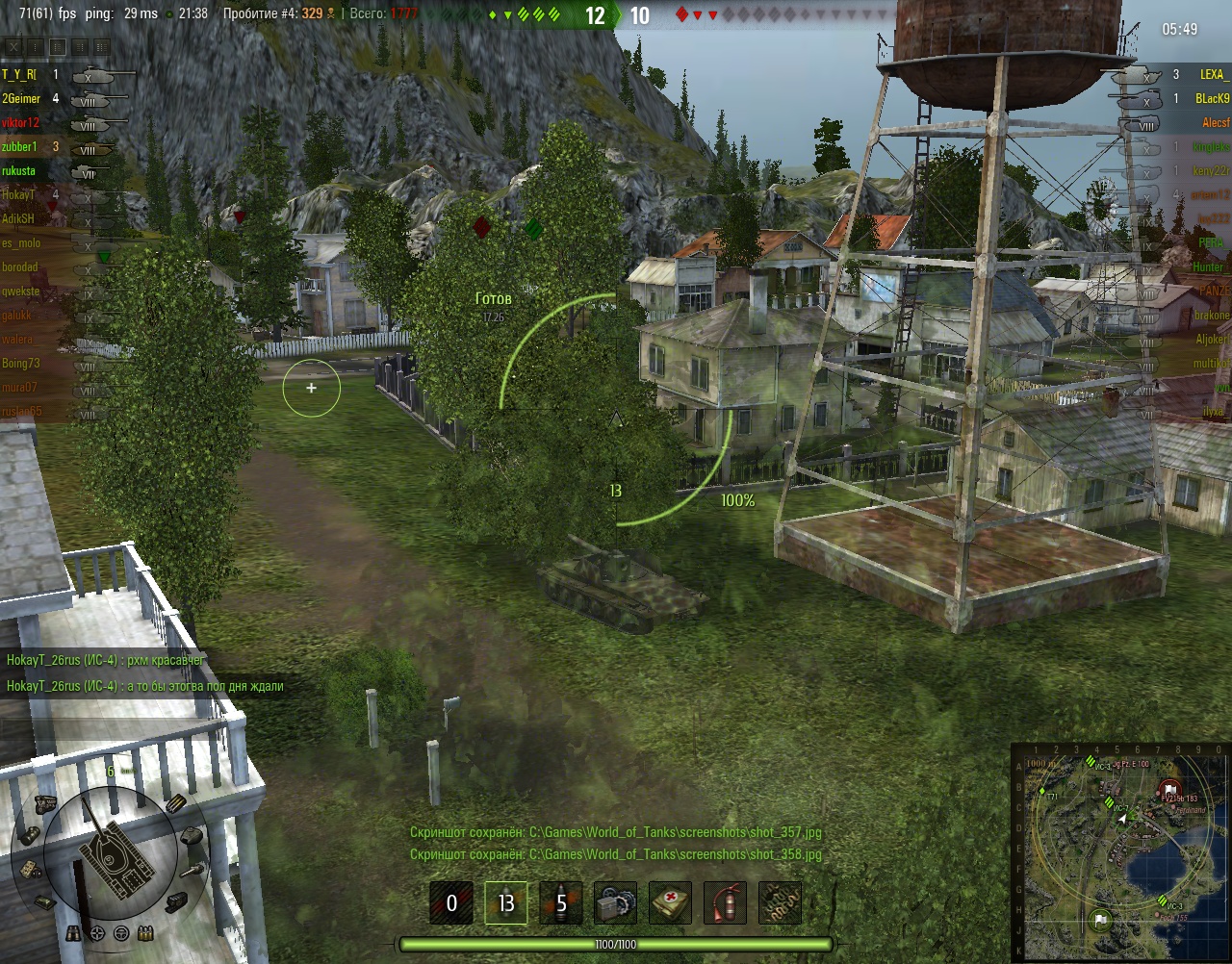Click HokayT_26rus's chat message about рхм

point(106,660)
